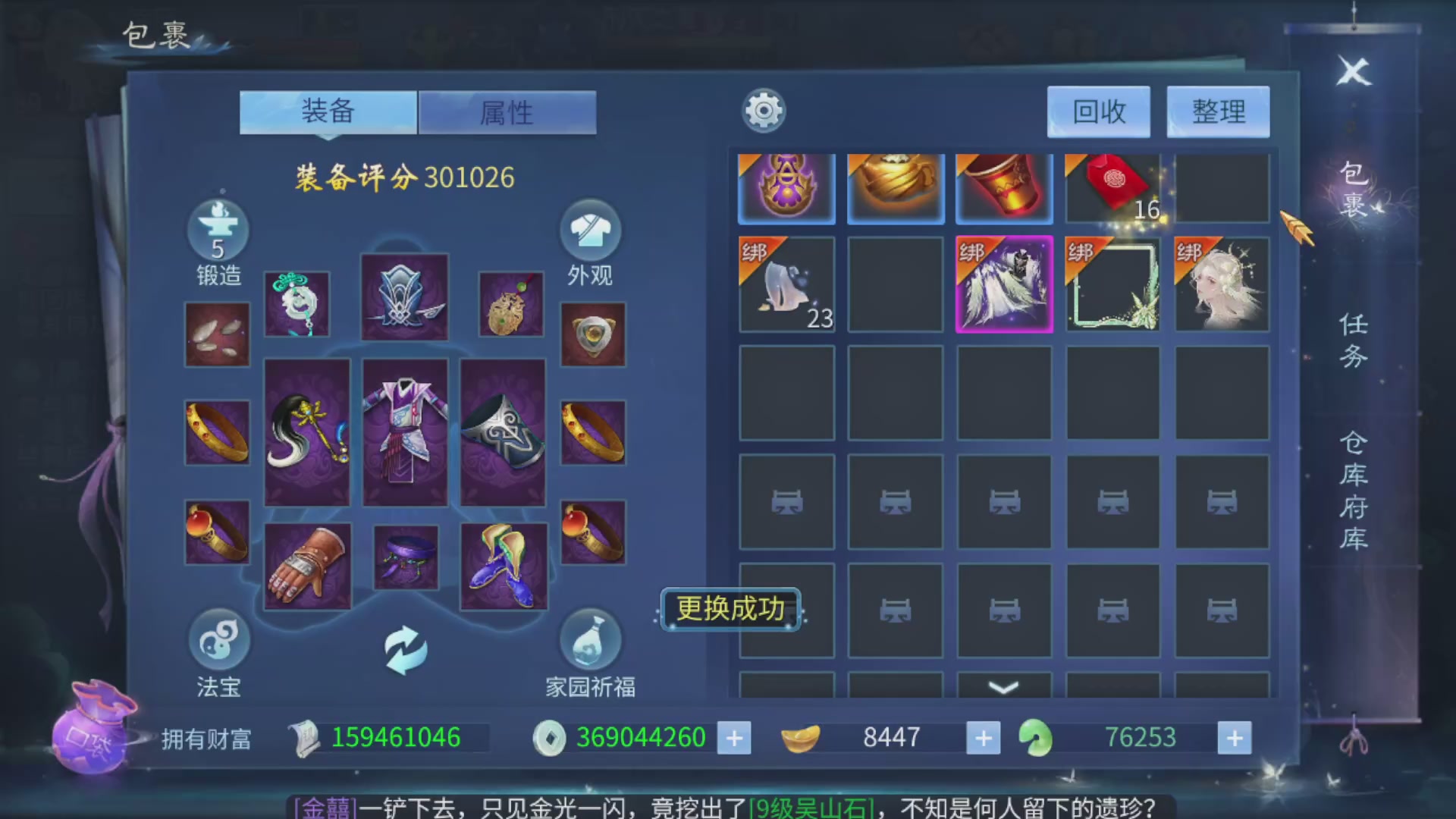Click the plus beside jade currency 76253

click(1236, 737)
